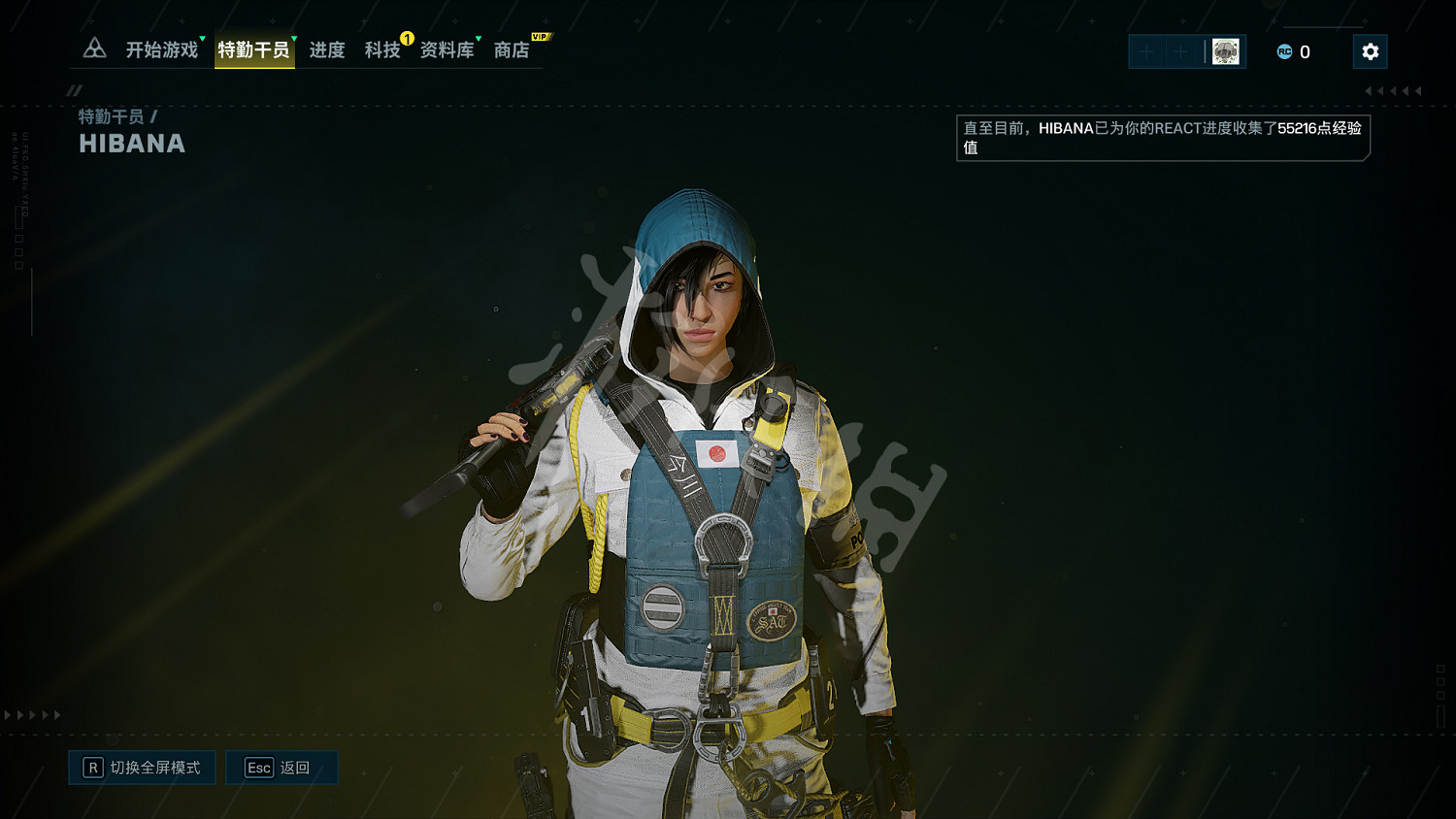Switch to the 进度 progression tab
The image size is (1456, 819).
[x=327, y=50]
